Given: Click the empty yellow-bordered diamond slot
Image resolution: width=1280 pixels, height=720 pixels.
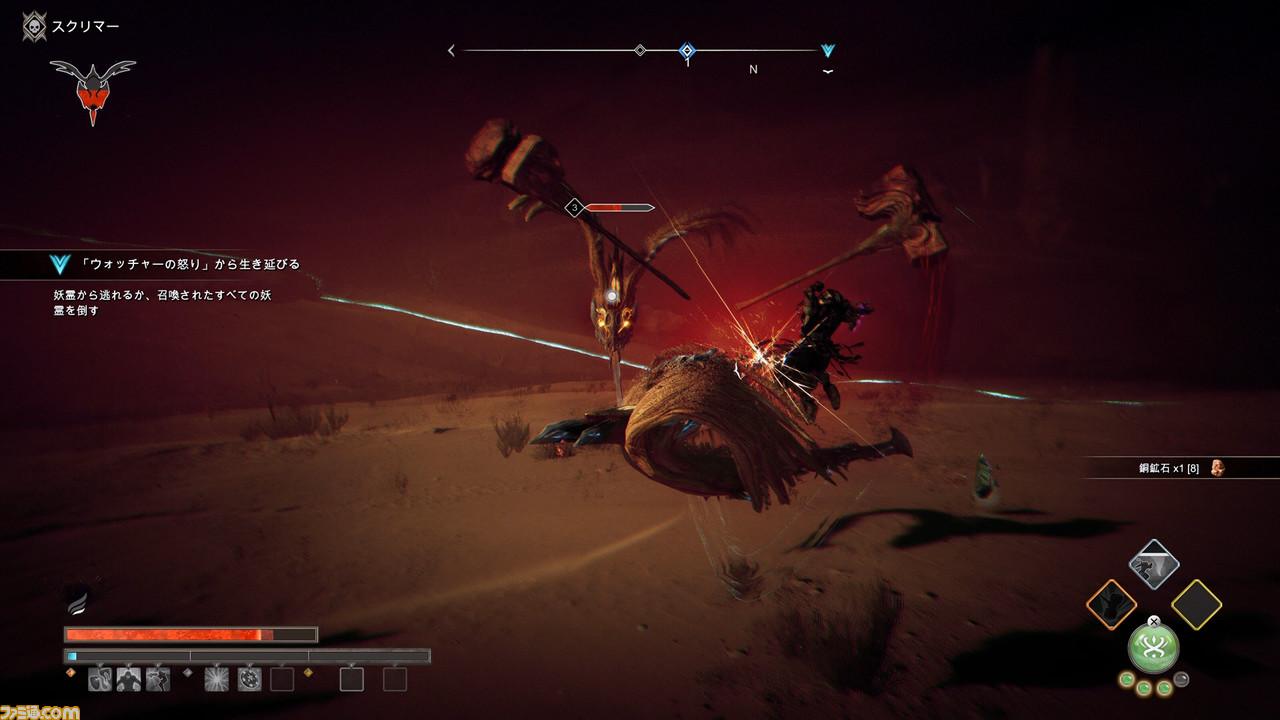Looking at the screenshot, I should 1196,604.
